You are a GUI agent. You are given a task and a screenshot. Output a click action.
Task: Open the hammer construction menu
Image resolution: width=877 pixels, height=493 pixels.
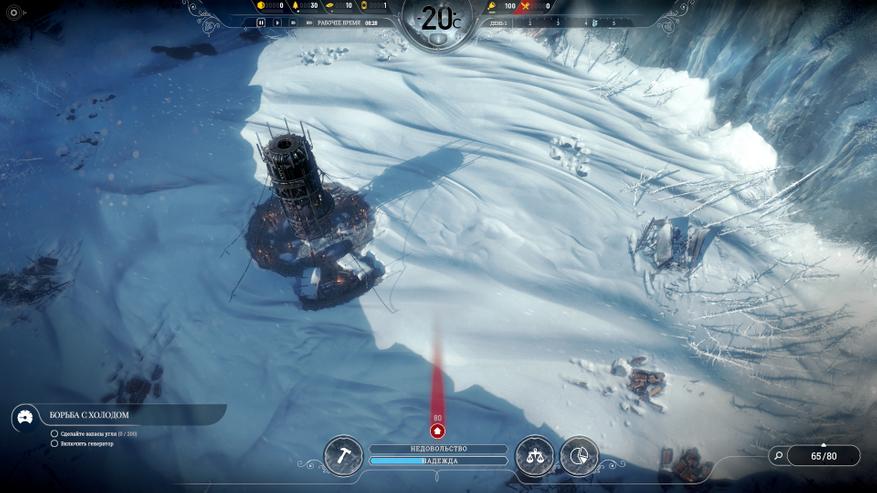coord(343,455)
